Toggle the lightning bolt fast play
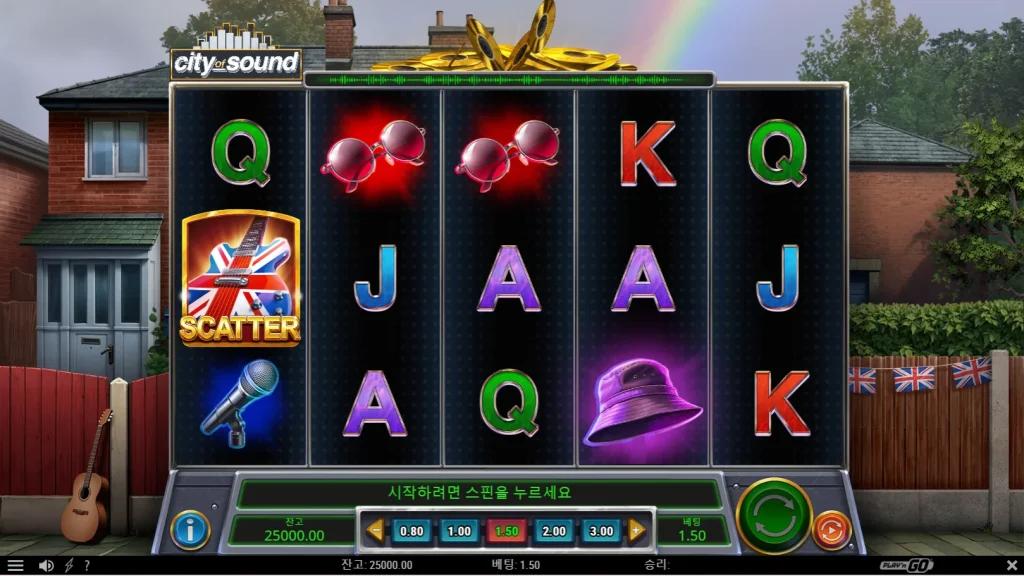1024x576 pixels. point(69,565)
